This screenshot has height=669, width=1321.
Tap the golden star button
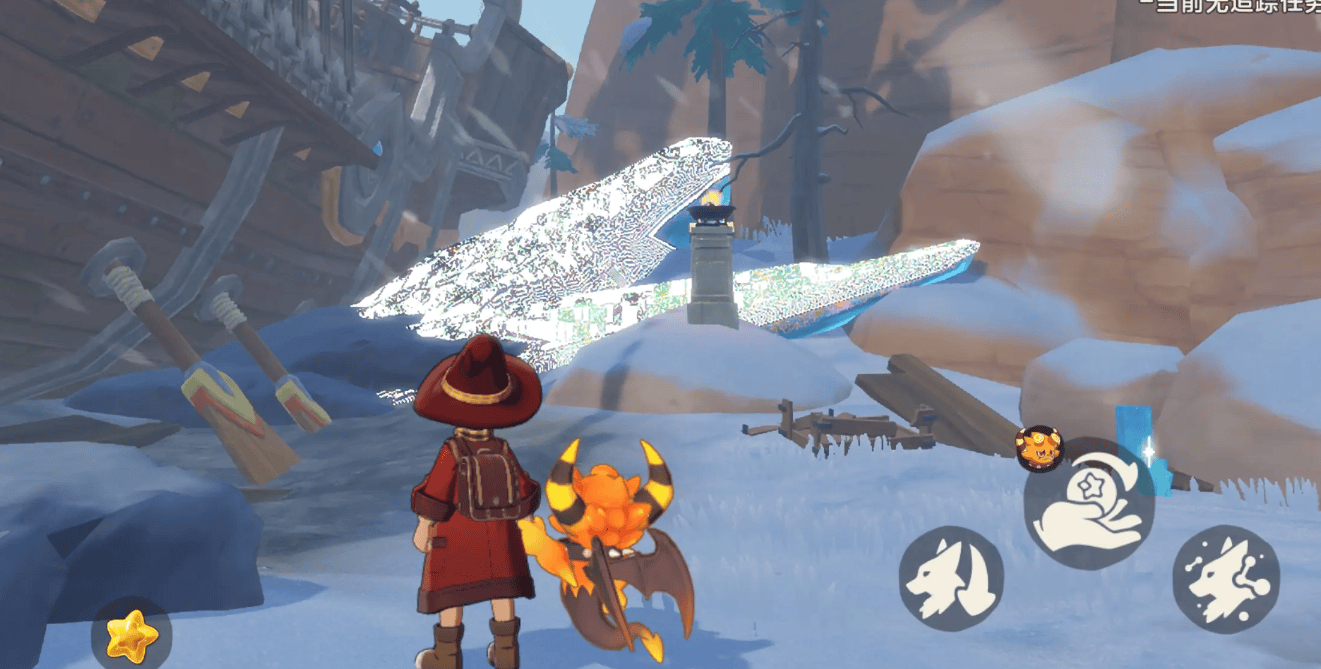[x=131, y=634]
